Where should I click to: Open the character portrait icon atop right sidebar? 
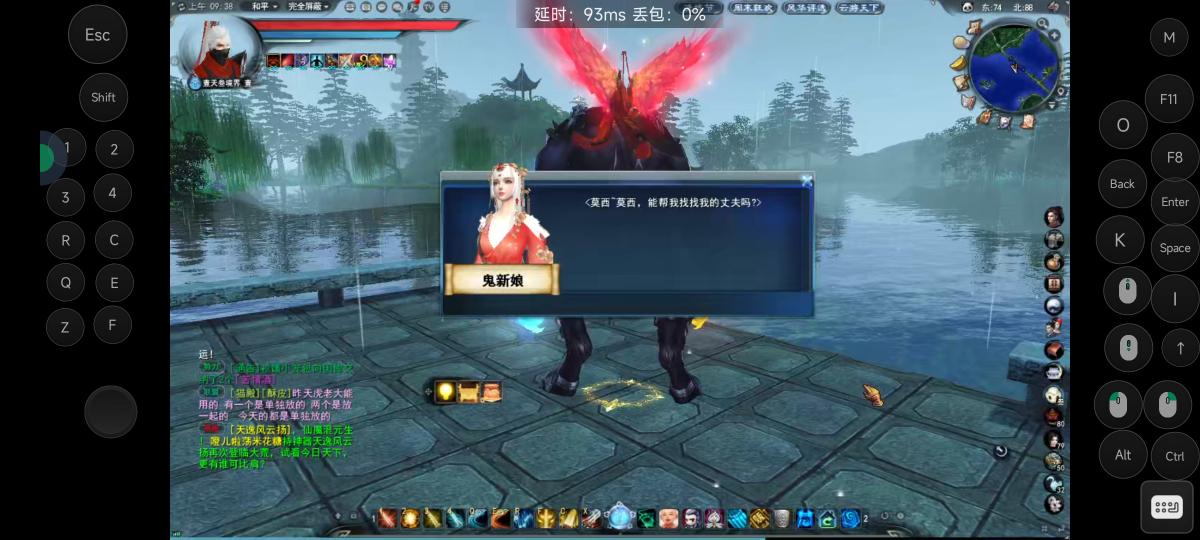point(1054,217)
